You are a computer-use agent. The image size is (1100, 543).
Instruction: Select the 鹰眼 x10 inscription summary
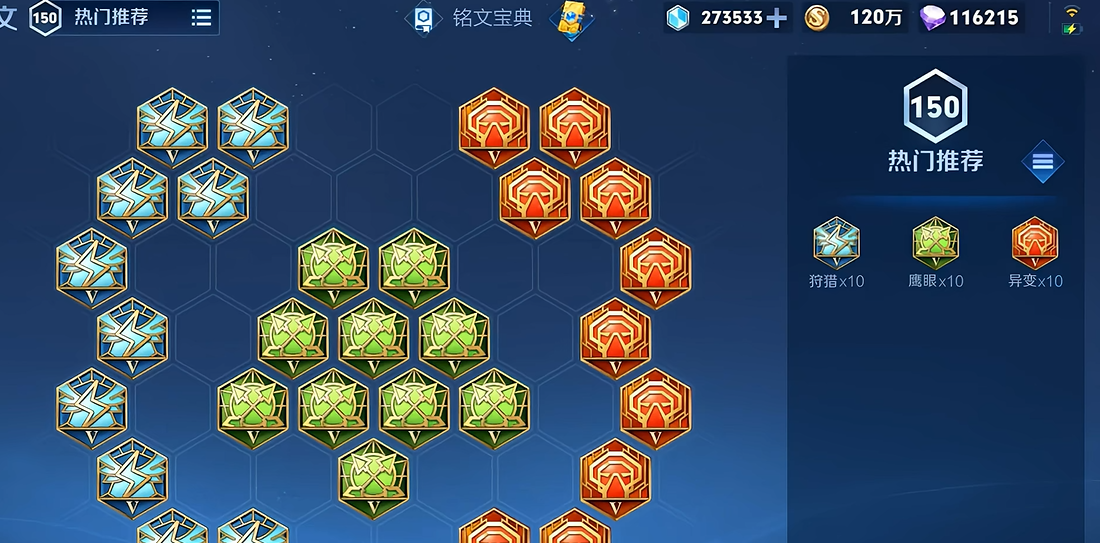pyautogui.click(x=935, y=254)
